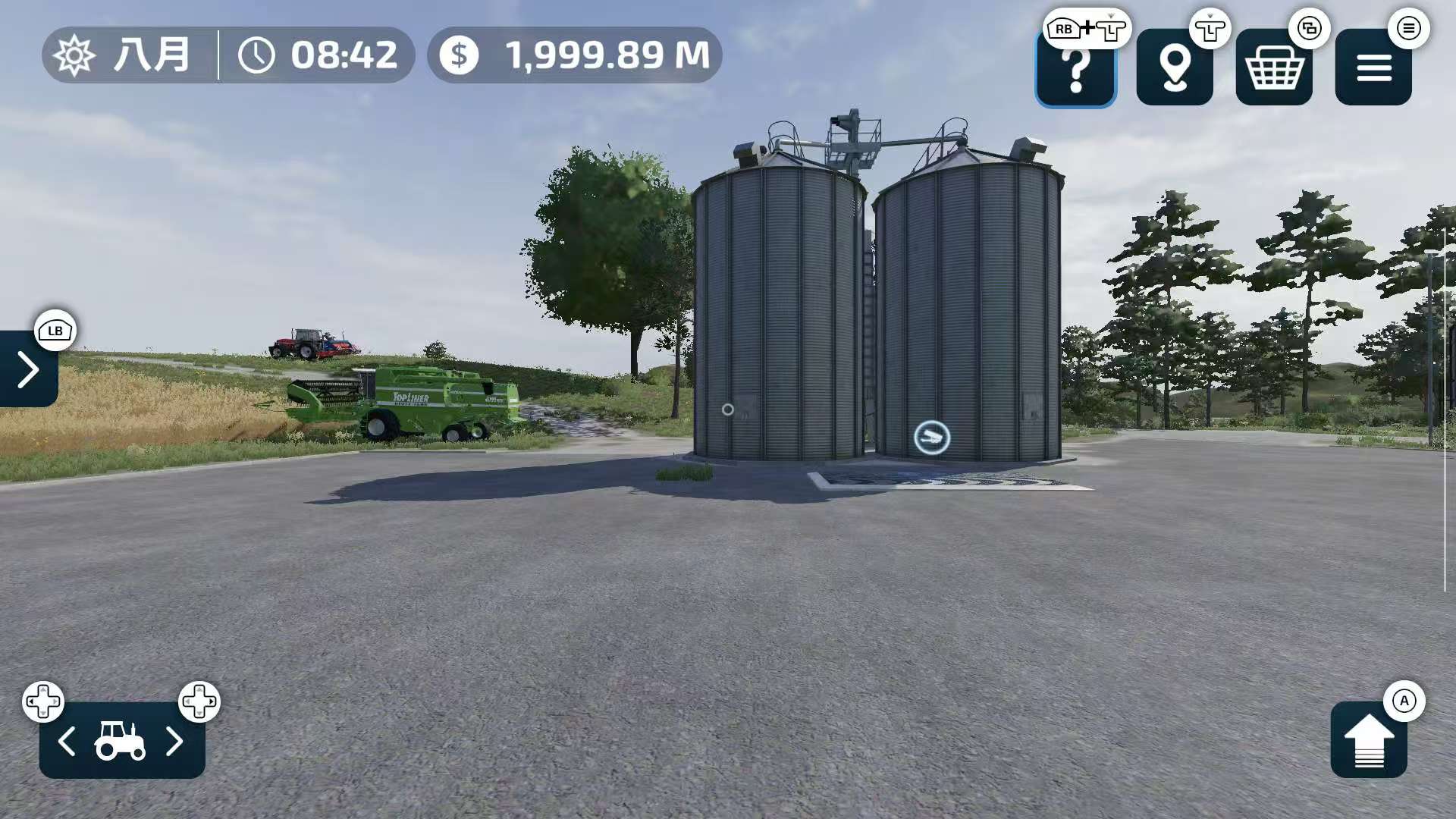Expand the LB side panel chevron
Image resolution: width=1456 pixels, height=819 pixels.
29,369
